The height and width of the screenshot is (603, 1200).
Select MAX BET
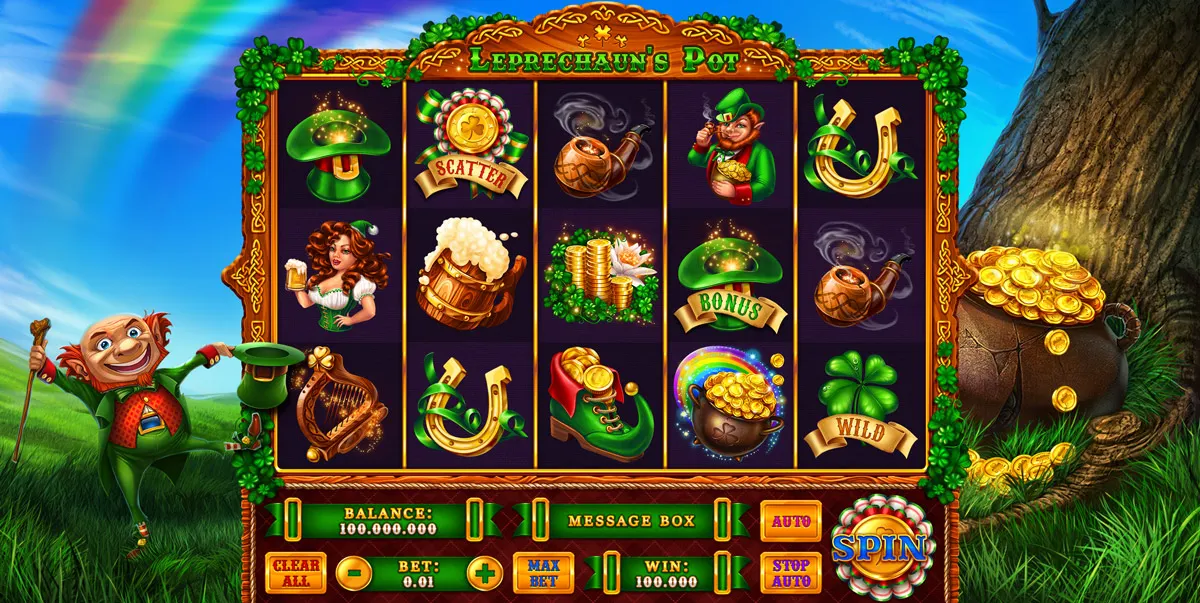click(543, 573)
